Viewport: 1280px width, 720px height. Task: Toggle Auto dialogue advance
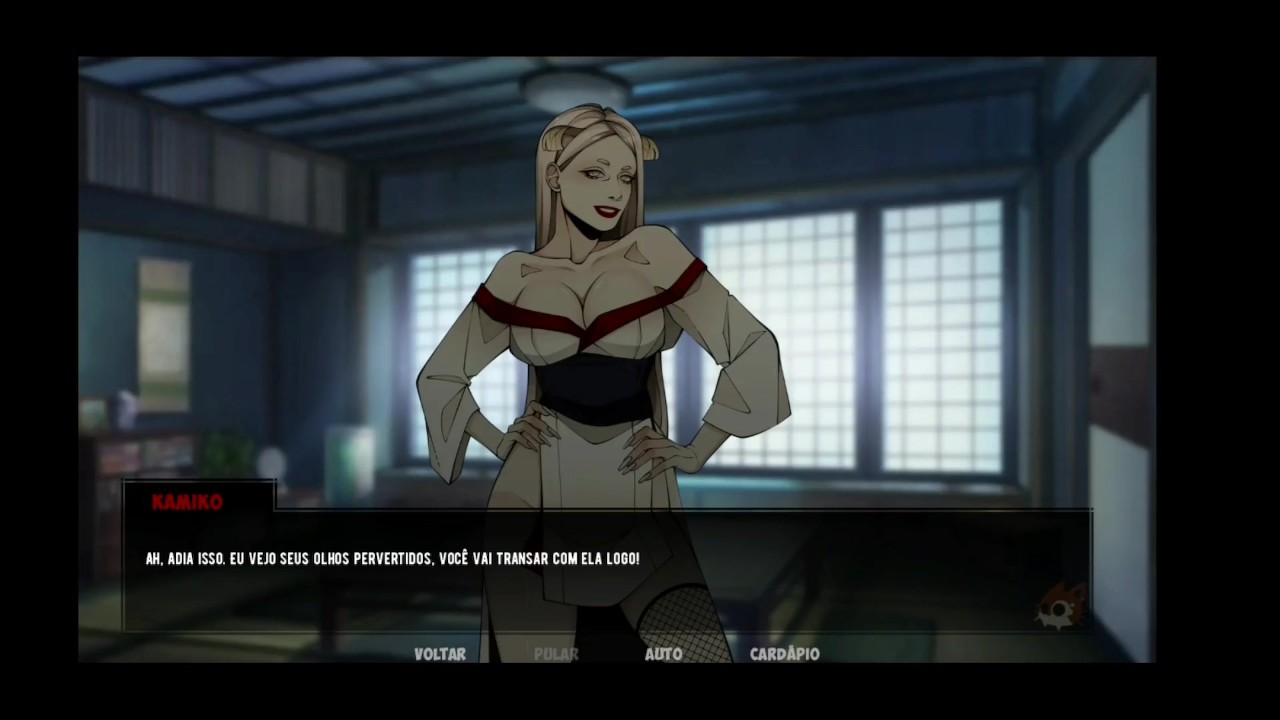coord(663,654)
